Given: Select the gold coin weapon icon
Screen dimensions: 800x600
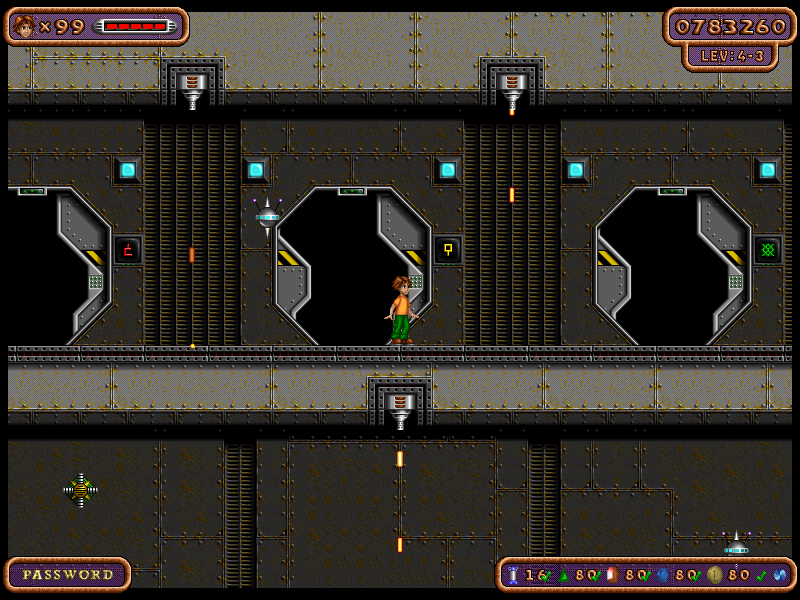Looking at the screenshot, I should [714, 574].
